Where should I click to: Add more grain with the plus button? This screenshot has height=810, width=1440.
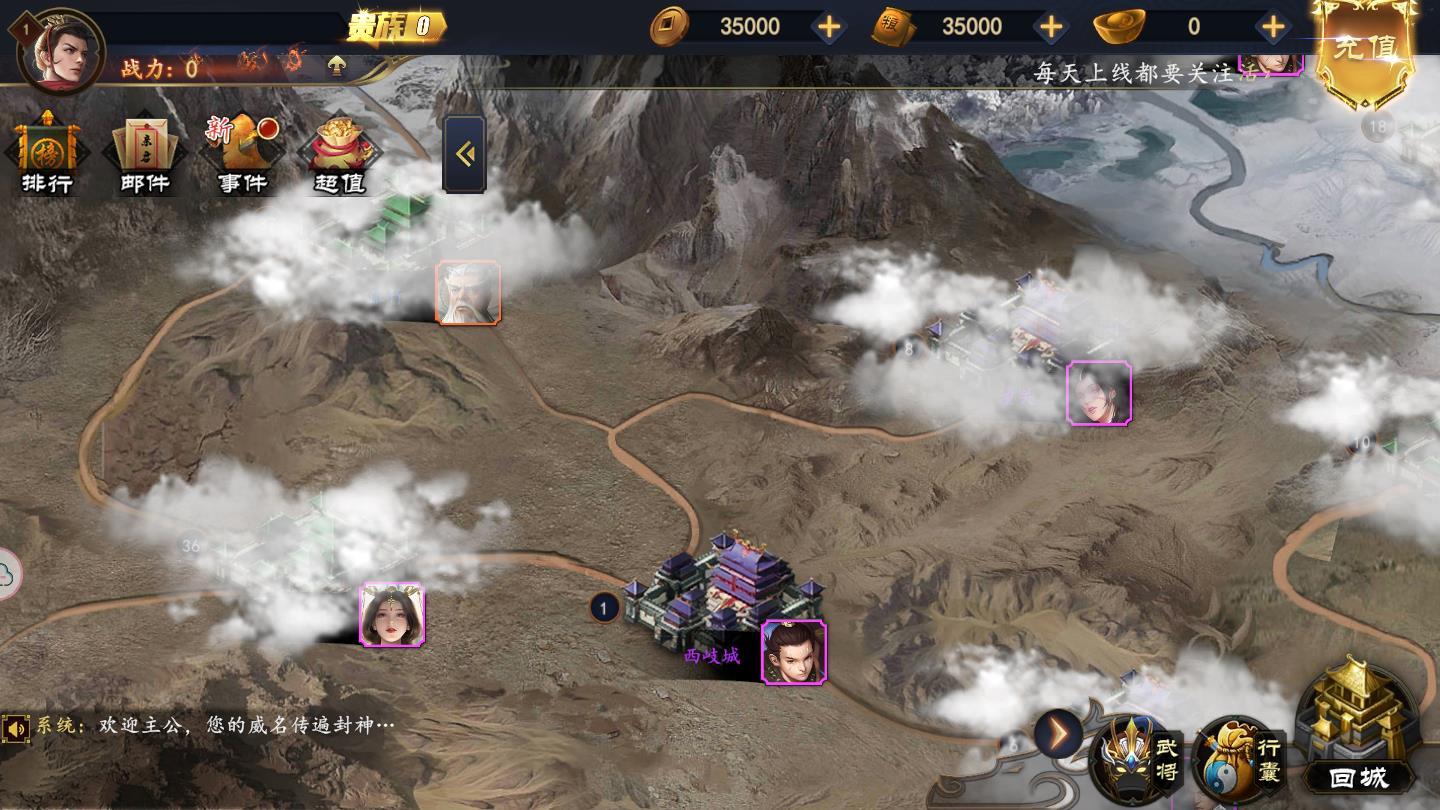click(1051, 27)
